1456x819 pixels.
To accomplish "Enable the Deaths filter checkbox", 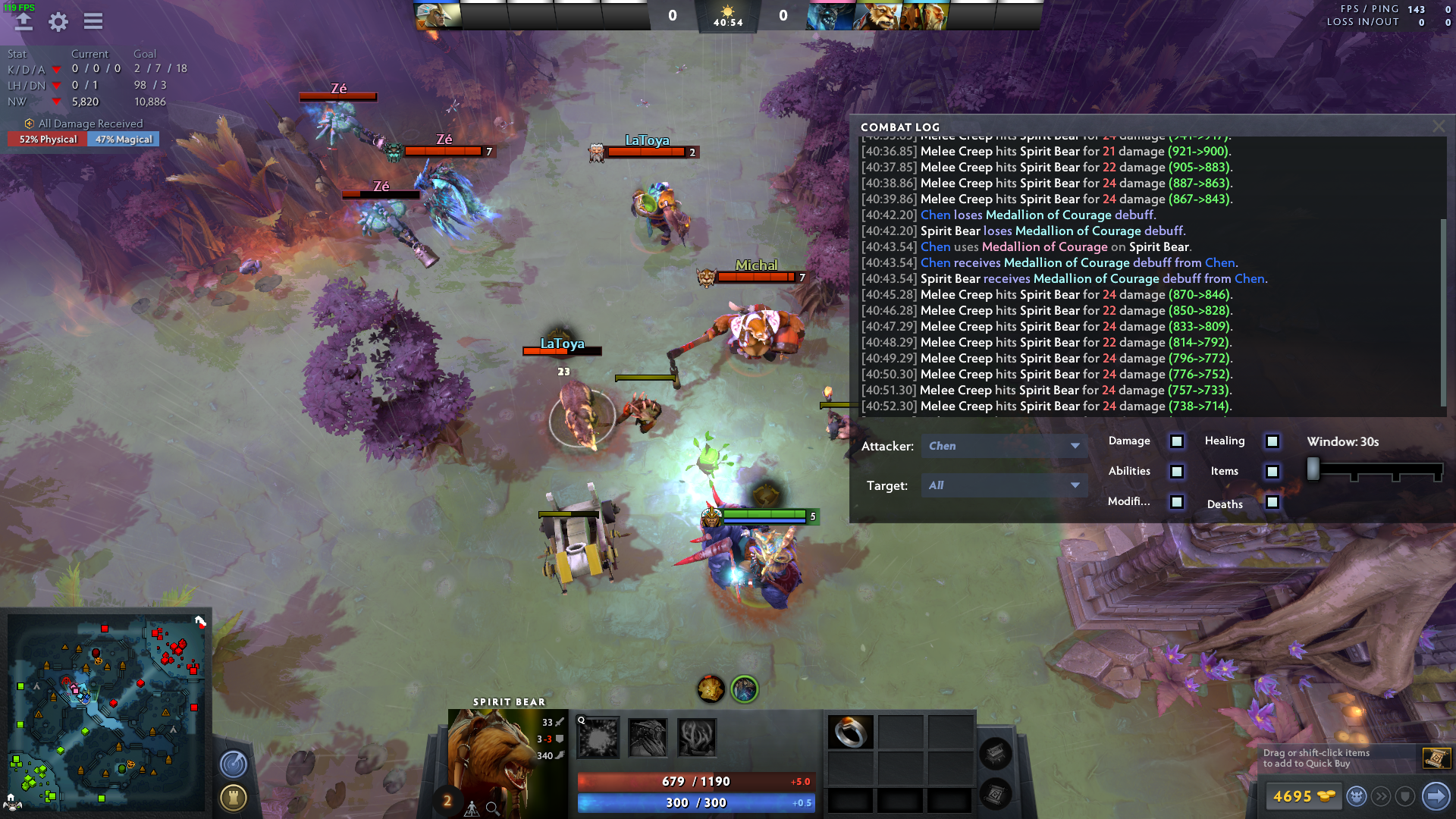I will [1272, 502].
